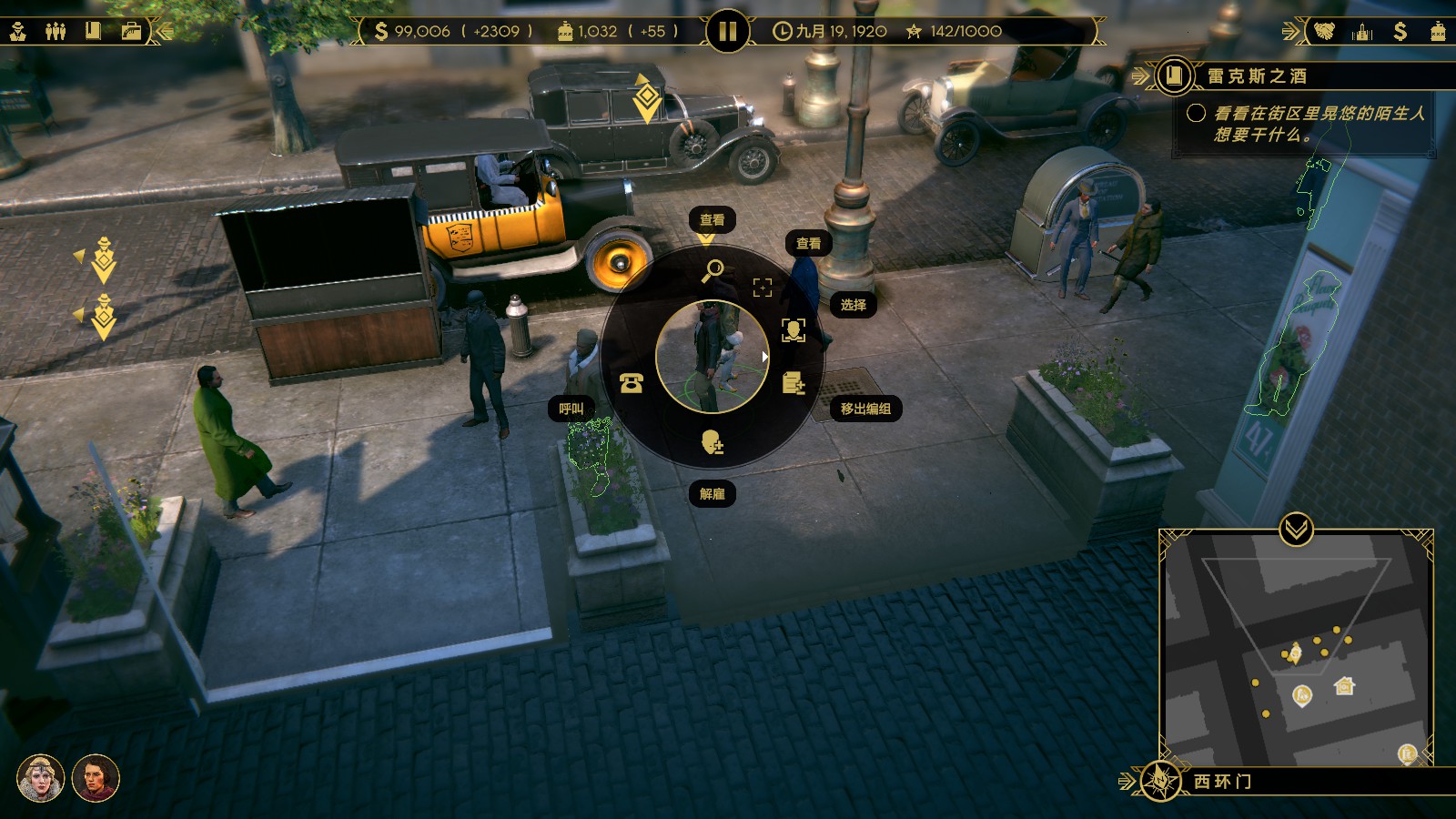Select the 移出编组 document radial option
This screenshot has height=819, width=1456.
794,383
